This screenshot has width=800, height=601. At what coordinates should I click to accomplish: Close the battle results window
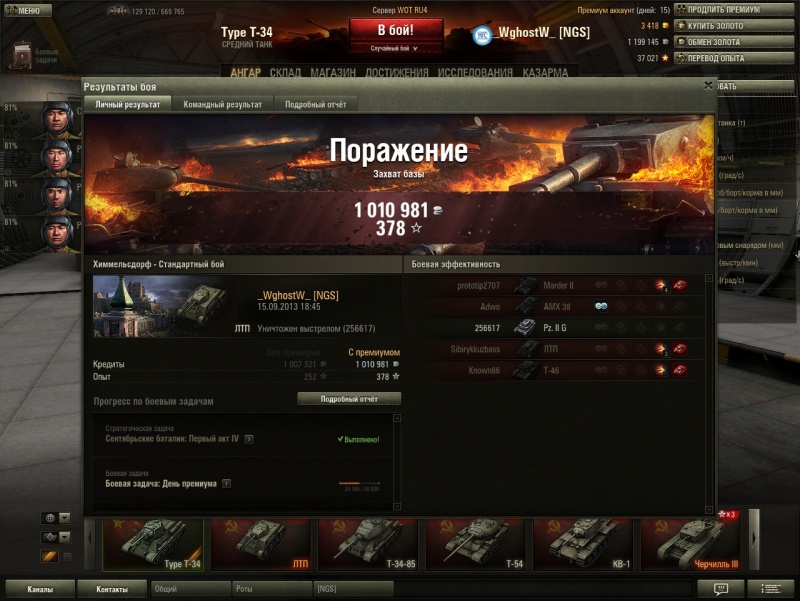pyautogui.click(x=708, y=86)
